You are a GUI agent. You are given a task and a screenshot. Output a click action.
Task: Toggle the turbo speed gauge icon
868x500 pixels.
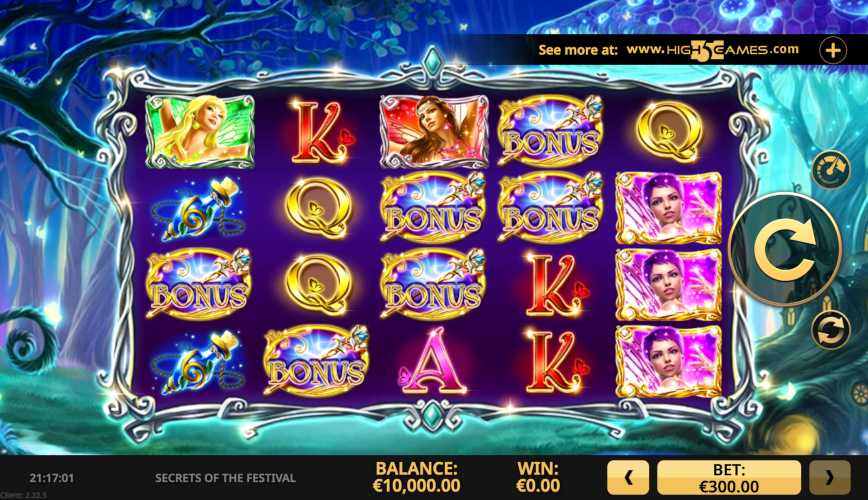click(829, 168)
